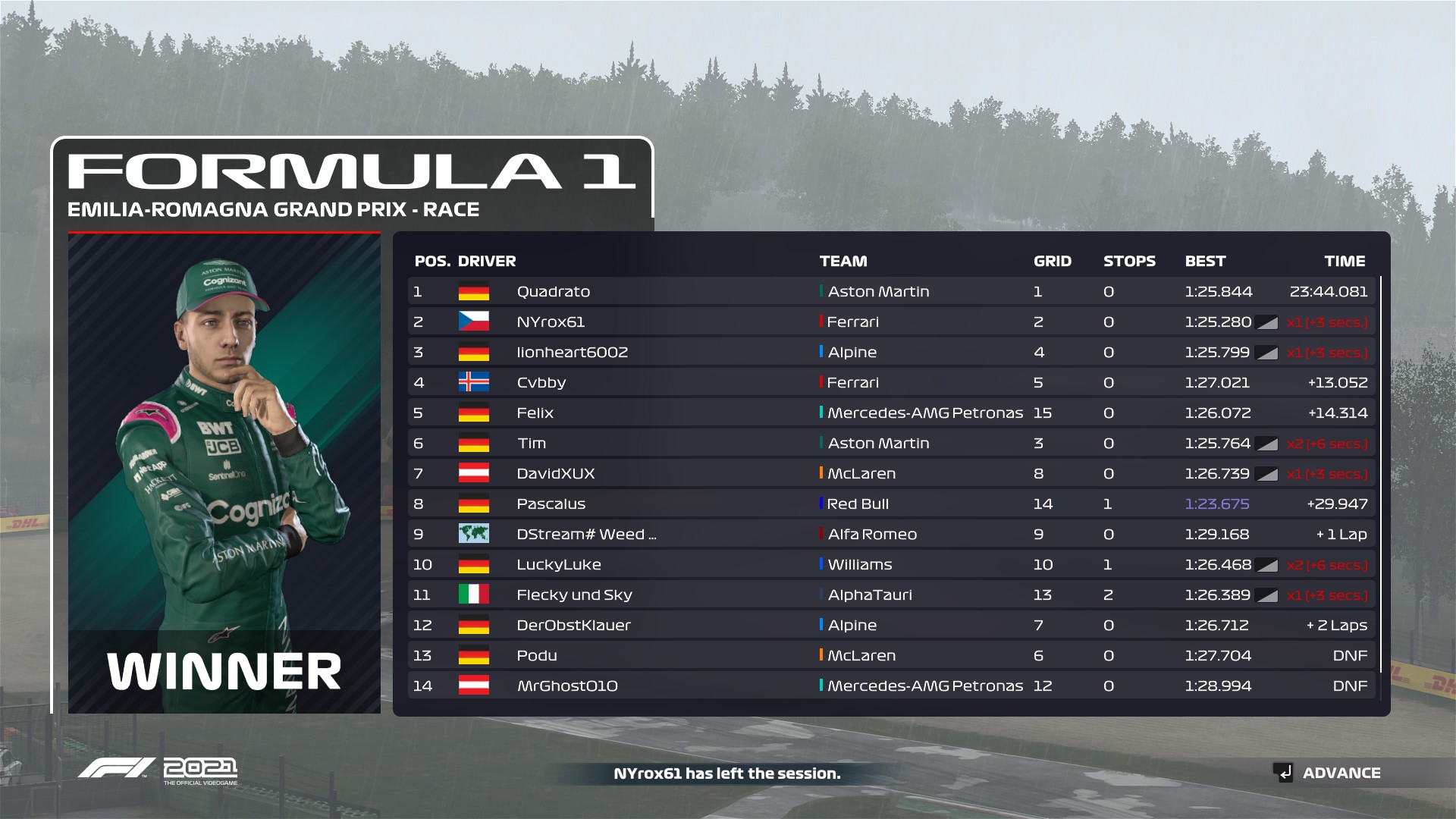The image size is (1456, 819).
Task: Choose lionheart6002's row in results
Action: [891, 352]
